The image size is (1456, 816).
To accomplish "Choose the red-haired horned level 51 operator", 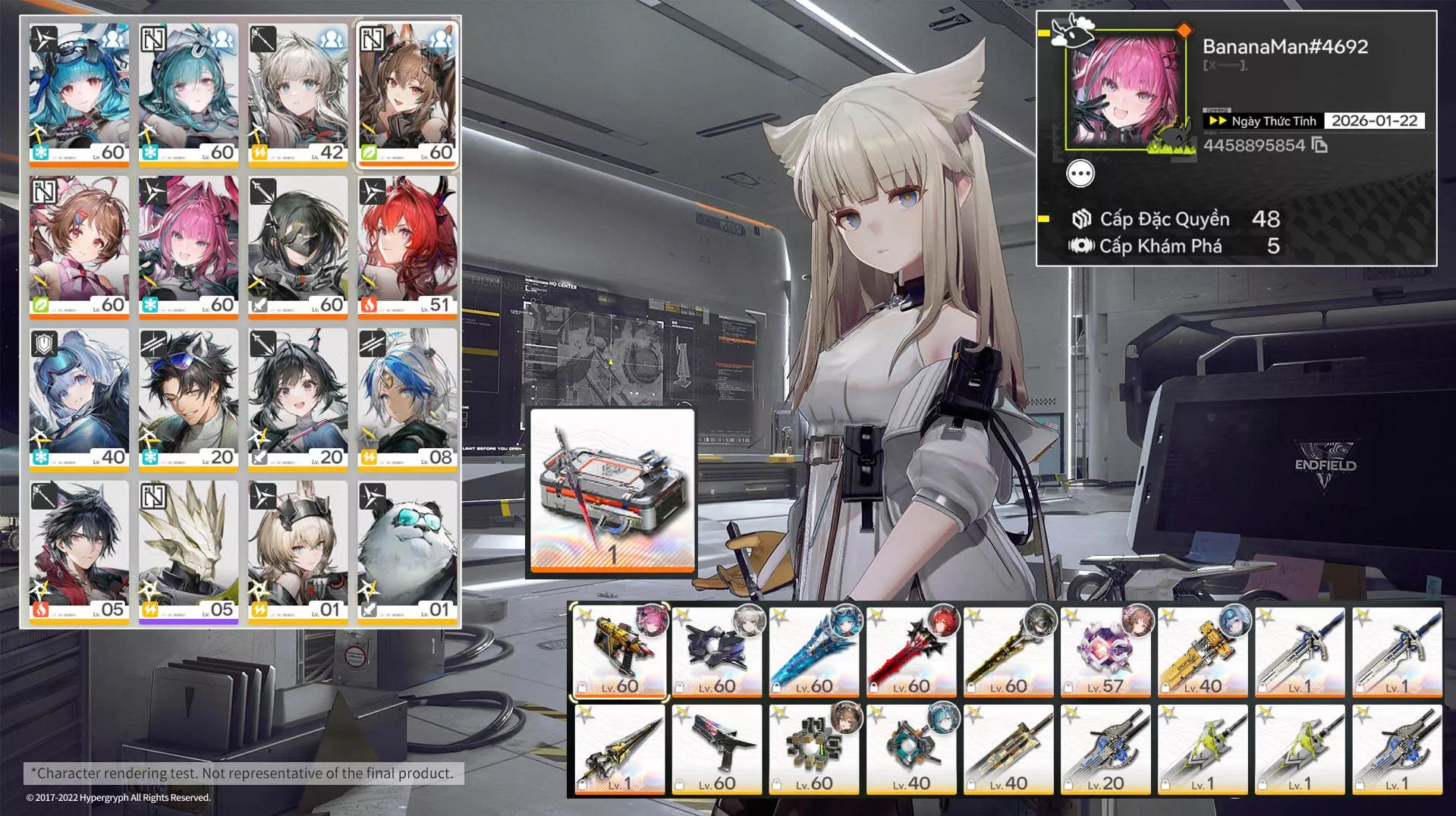I will [407, 246].
